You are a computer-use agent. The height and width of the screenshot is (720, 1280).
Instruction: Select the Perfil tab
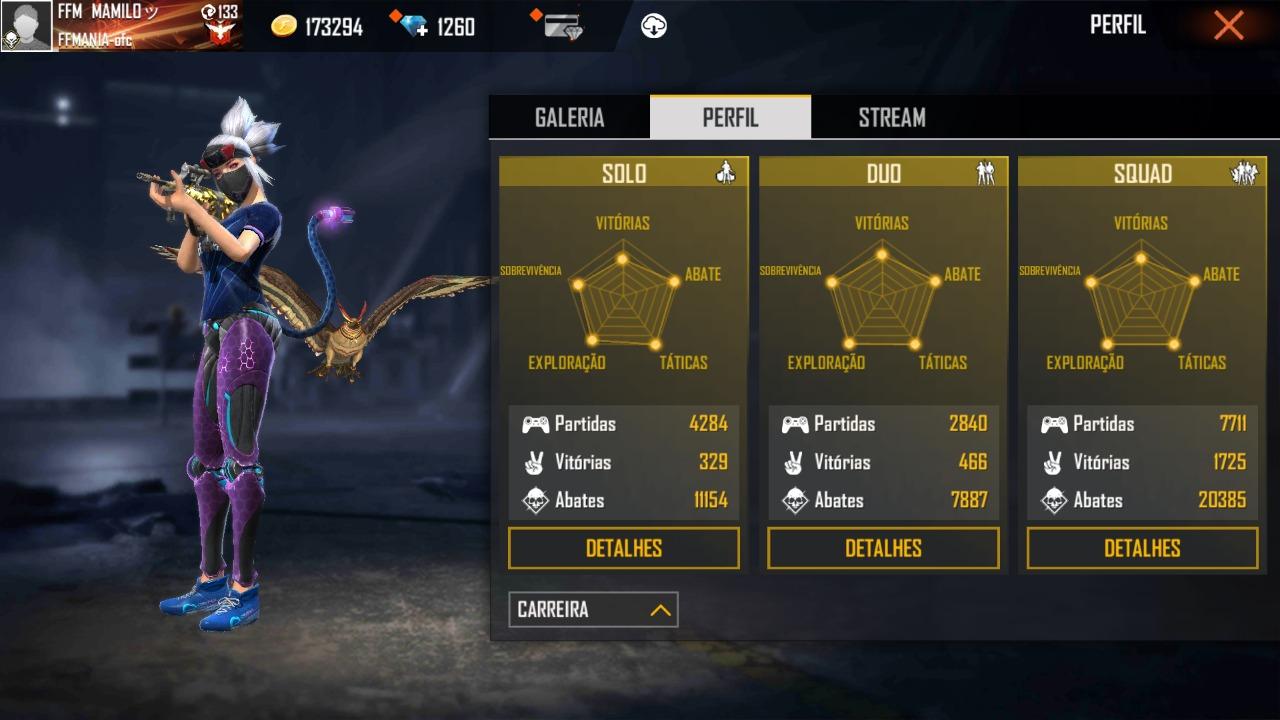730,117
